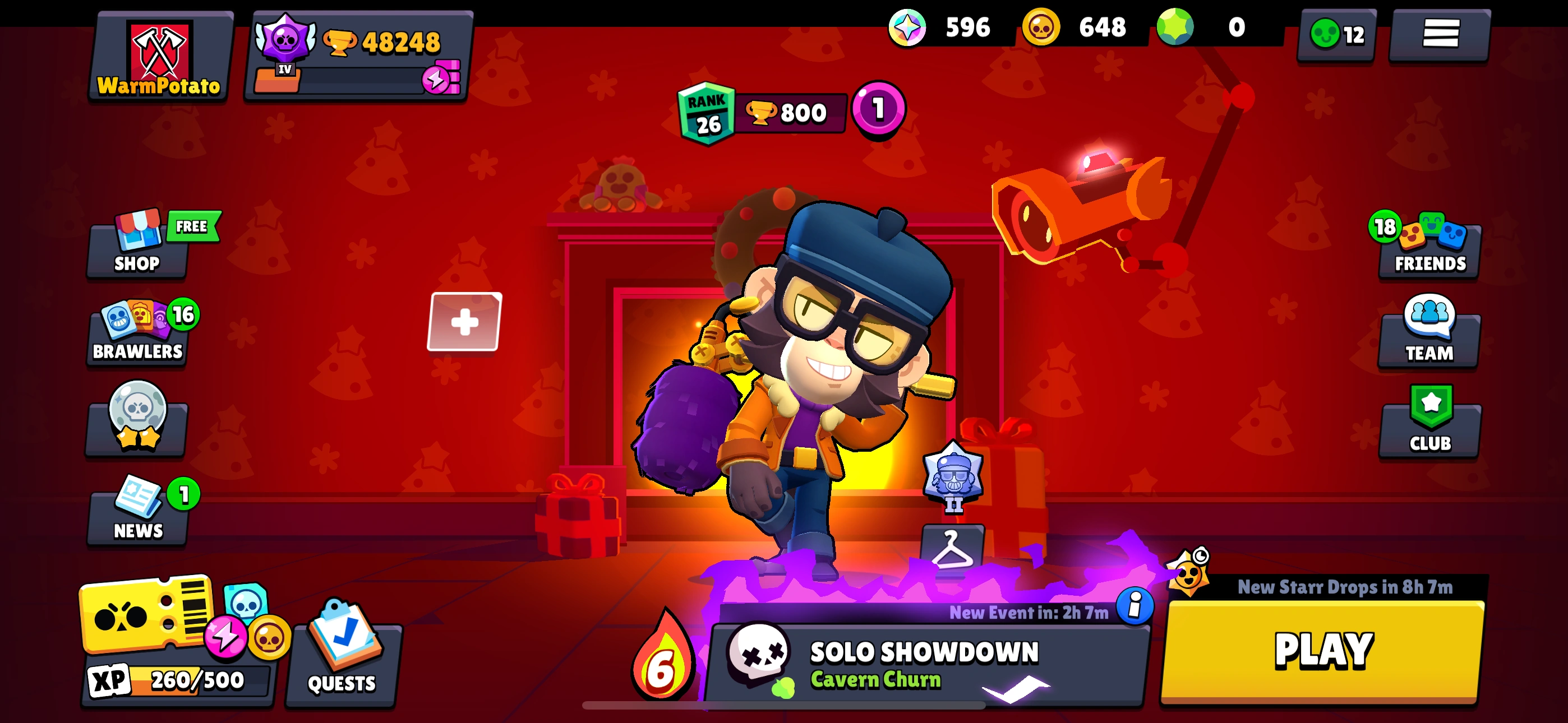The image size is (1568, 723).
Task: Open the Brawlers collection
Action: pos(136,335)
